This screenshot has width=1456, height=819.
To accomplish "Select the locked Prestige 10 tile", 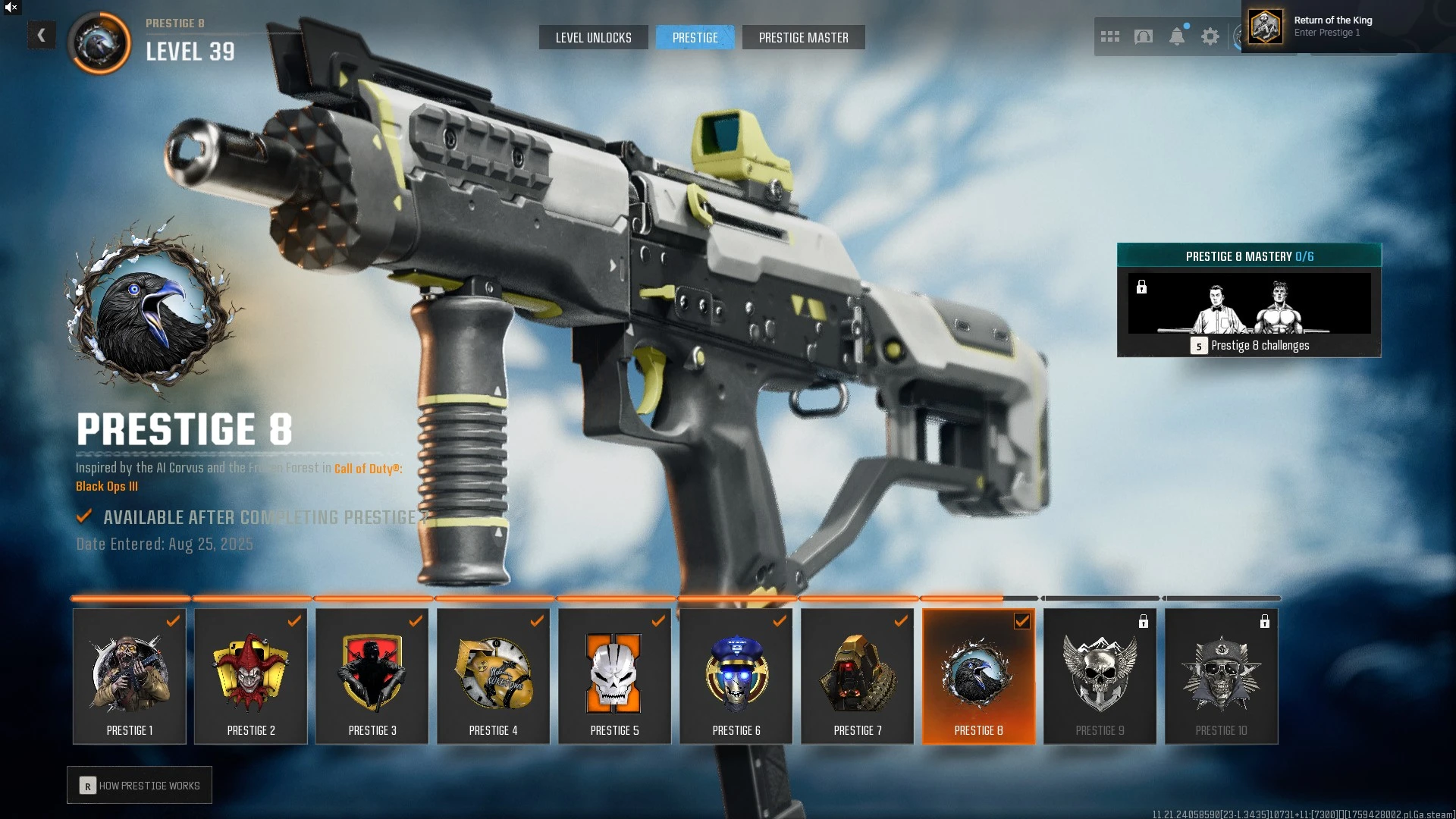I will pos(1222,676).
